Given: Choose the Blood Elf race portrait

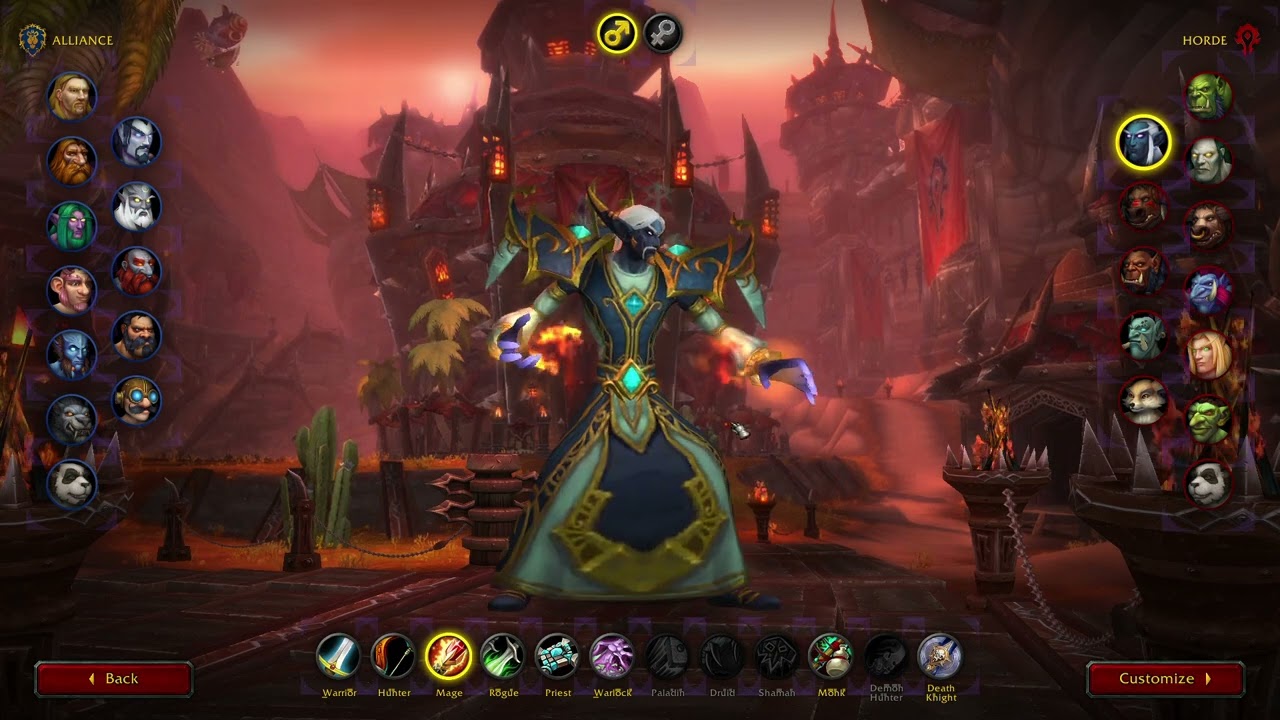Looking at the screenshot, I should [x=1211, y=355].
